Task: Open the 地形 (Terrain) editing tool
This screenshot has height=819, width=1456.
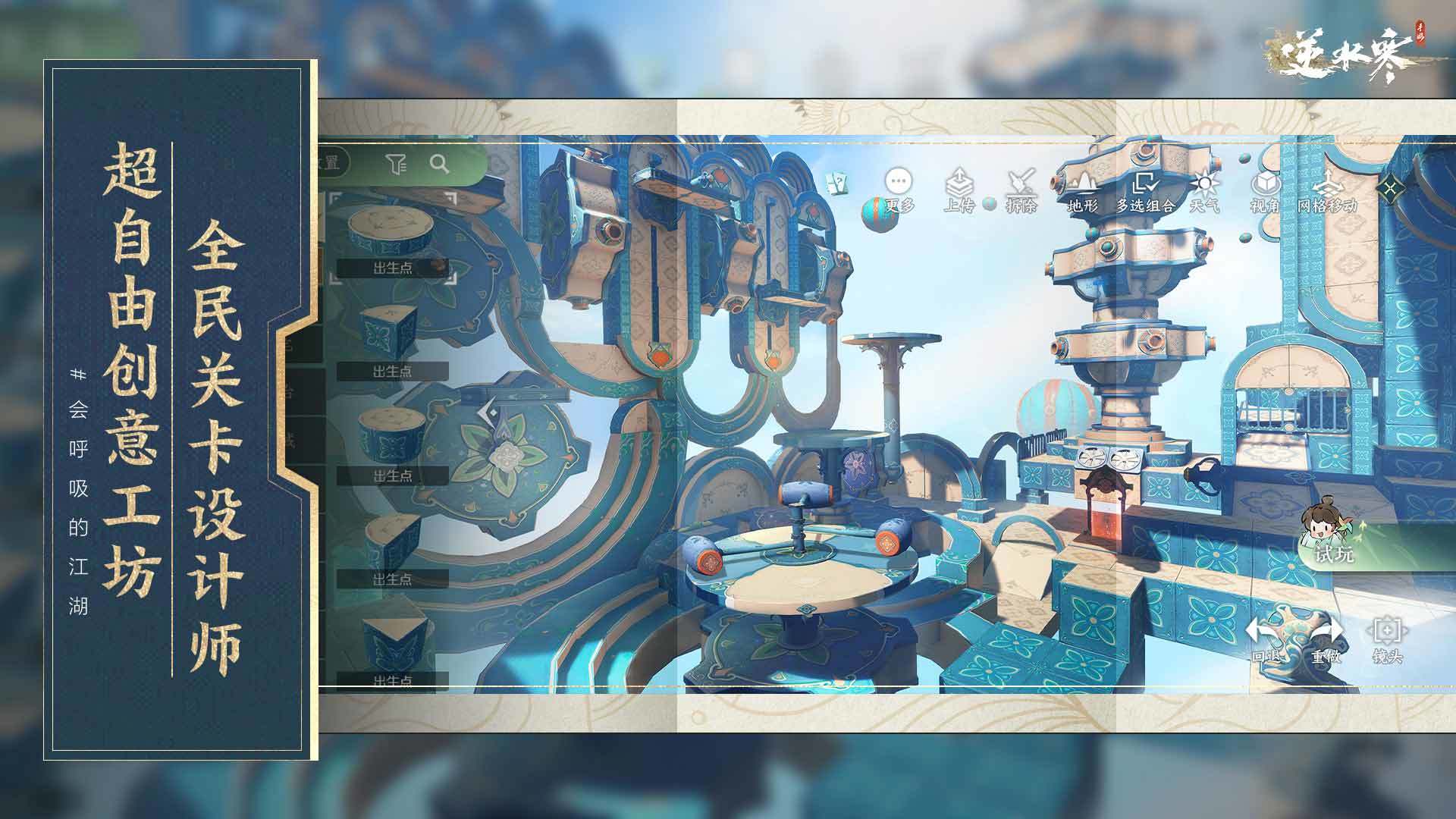Action: tap(1083, 180)
